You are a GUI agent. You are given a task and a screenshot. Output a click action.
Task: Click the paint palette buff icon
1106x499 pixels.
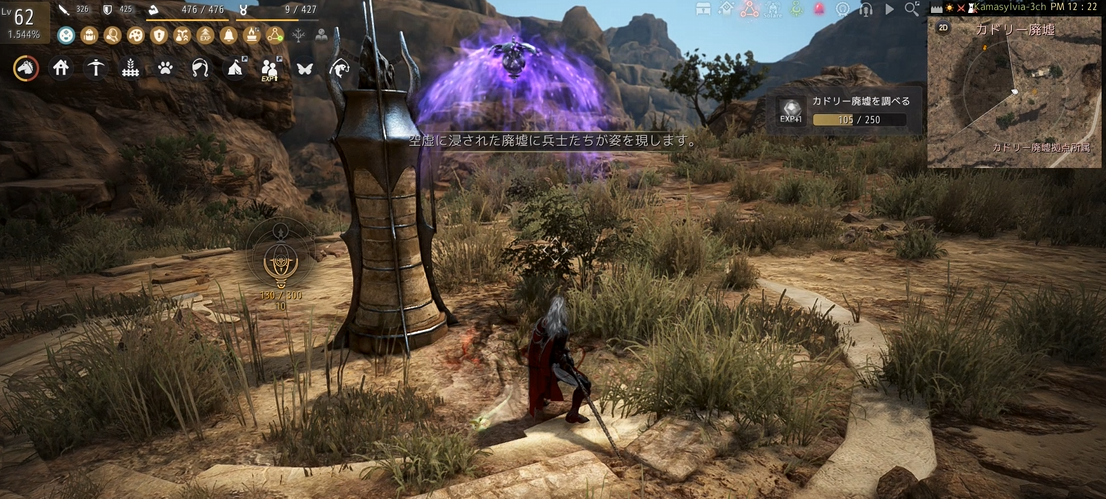(136, 36)
